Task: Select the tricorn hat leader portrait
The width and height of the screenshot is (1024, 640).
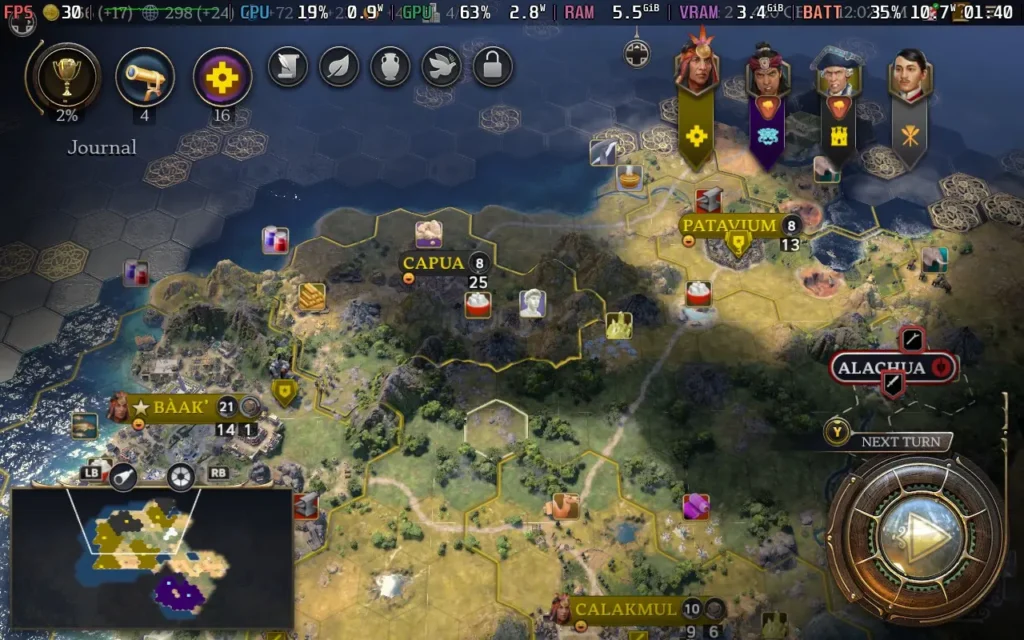Action: tap(838, 74)
